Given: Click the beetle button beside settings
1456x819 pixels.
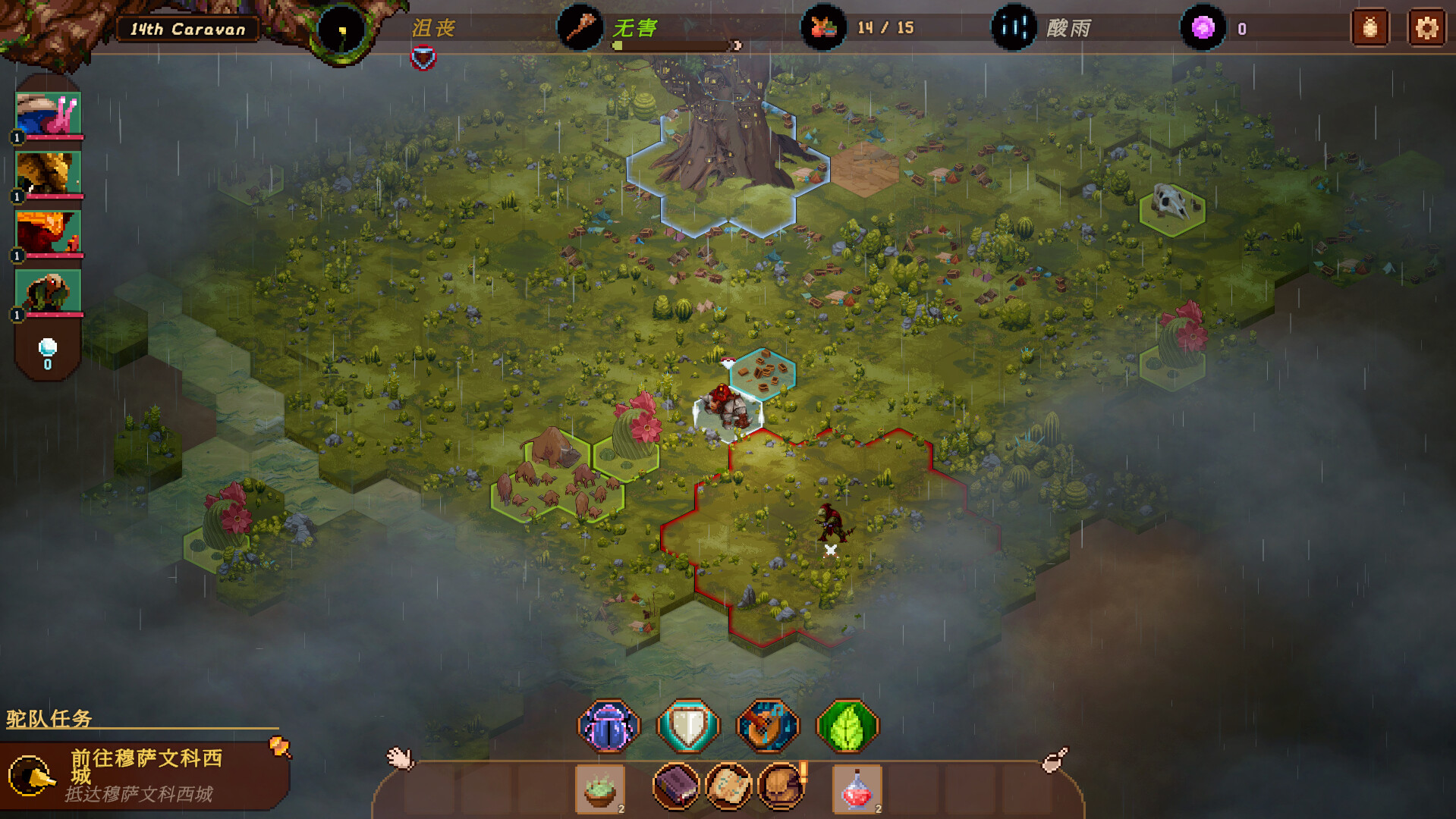Looking at the screenshot, I should [1370, 29].
